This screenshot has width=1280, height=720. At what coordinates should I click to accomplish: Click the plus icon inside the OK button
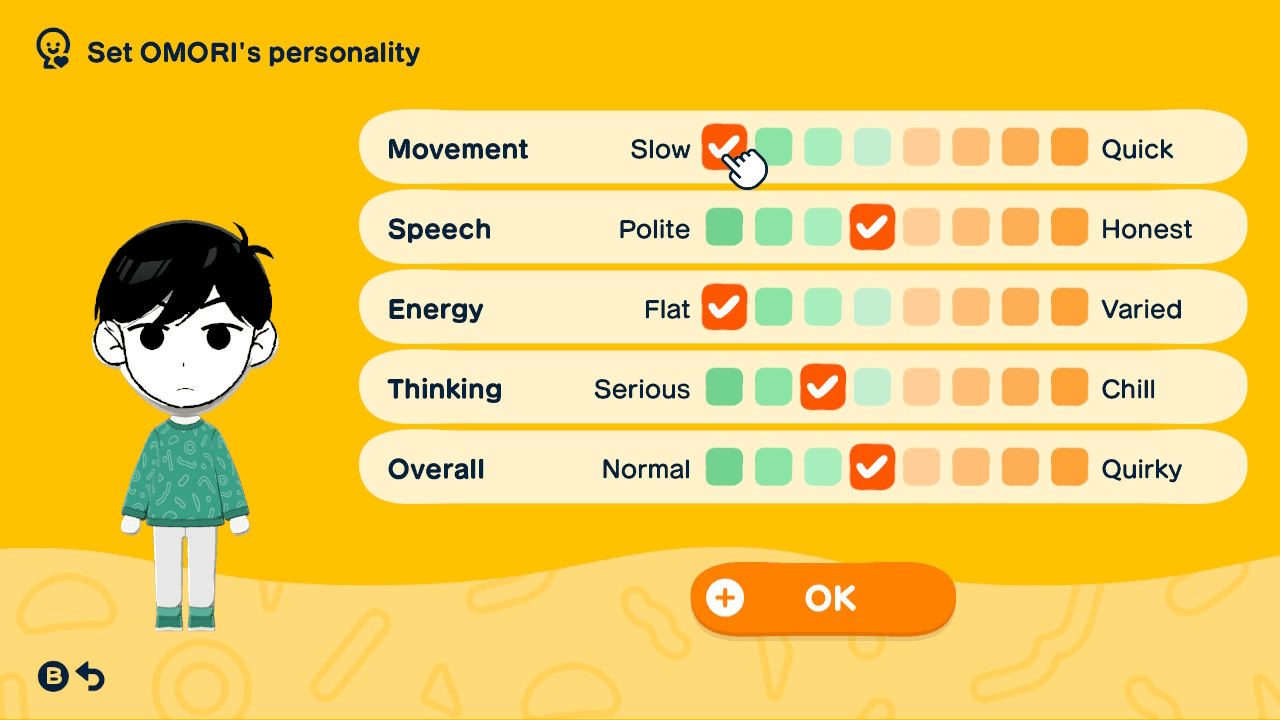click(724, 597)
